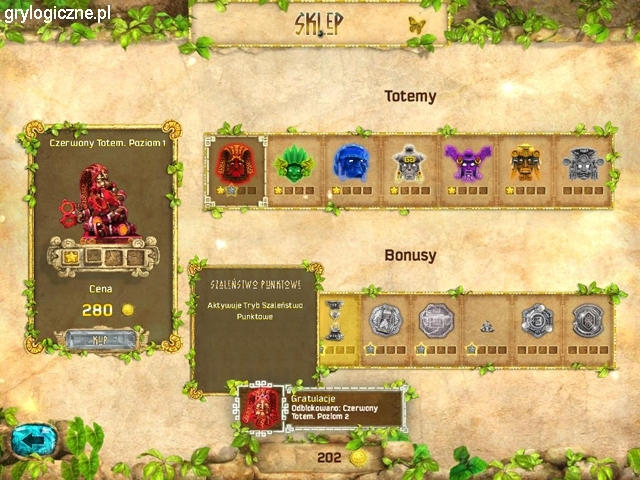The height and width of the screenshot is (480, 640).
Task: Select the locked grey totem mask
Action: (583, 164)
